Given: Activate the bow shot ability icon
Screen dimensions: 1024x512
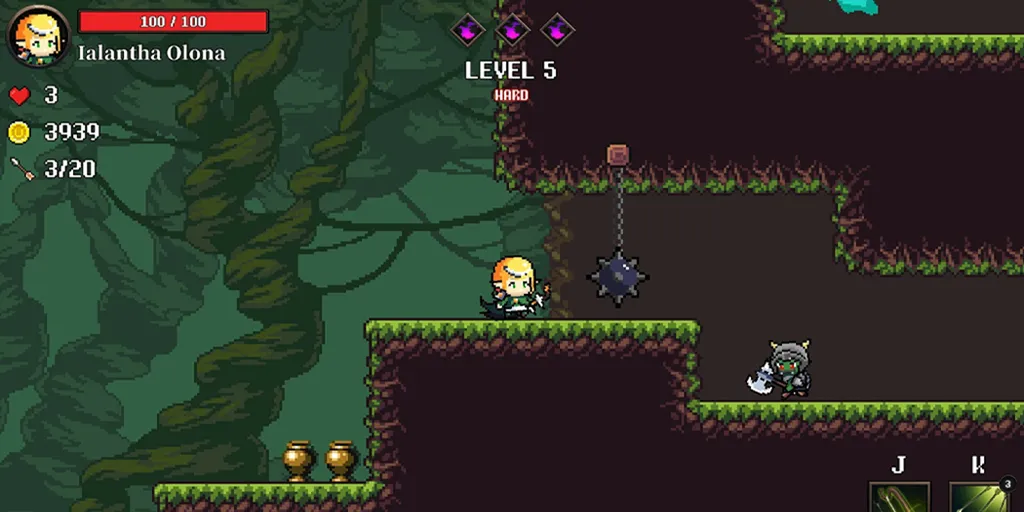Looking at the screenshot, I should pyautogui.click(x=898, y=497).
